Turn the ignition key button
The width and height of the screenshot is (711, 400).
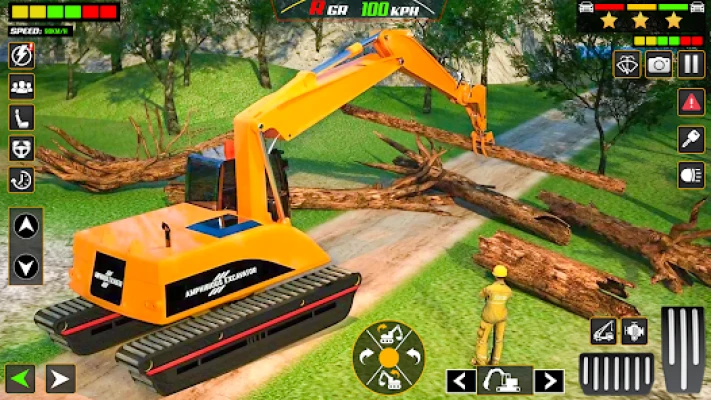(691, 139)
